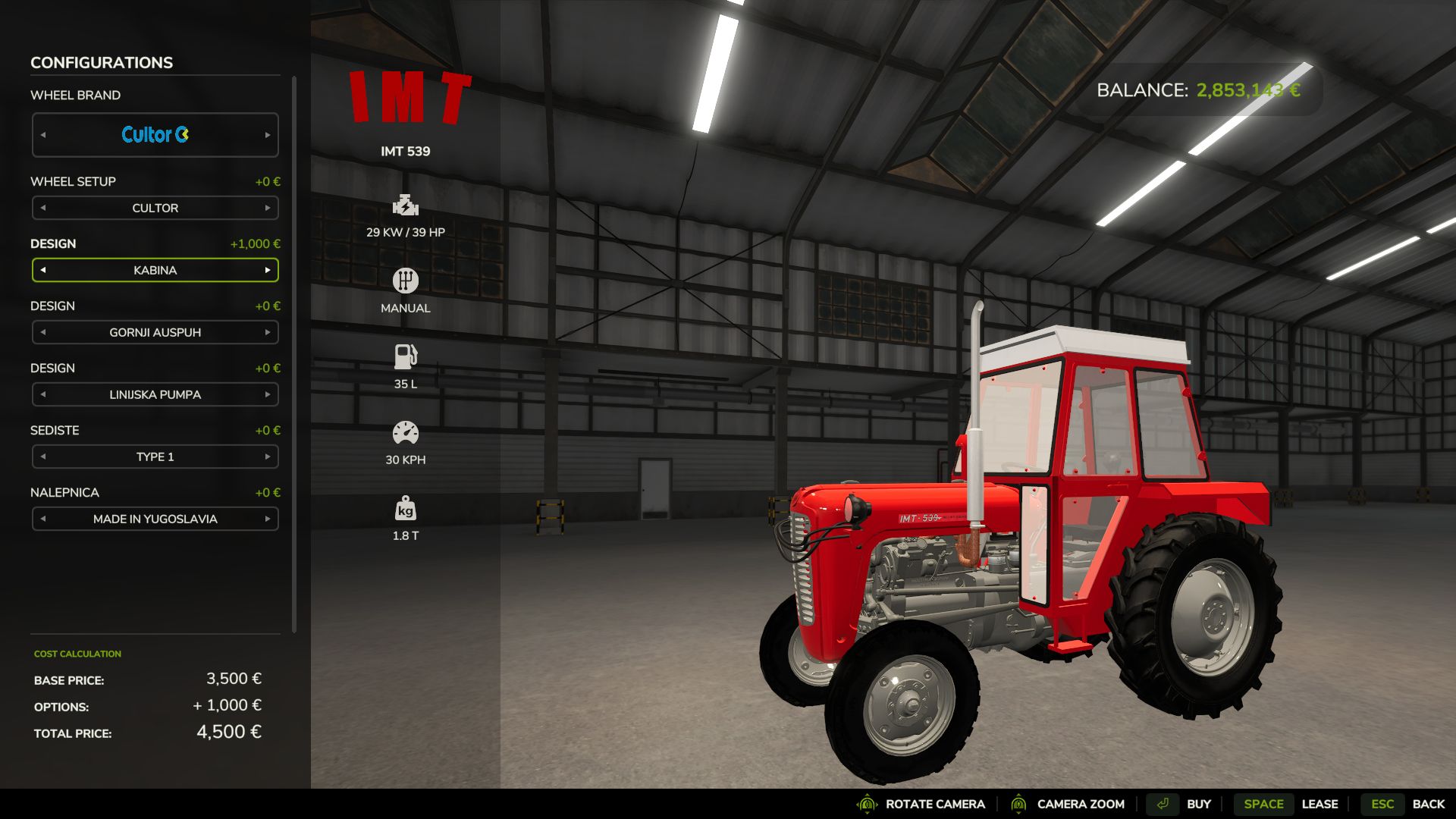Image resolution: width=1456 pixels, height=819 pixels.
Task: Click the right arrow on Wheel Setup
Action: (268, 208)
